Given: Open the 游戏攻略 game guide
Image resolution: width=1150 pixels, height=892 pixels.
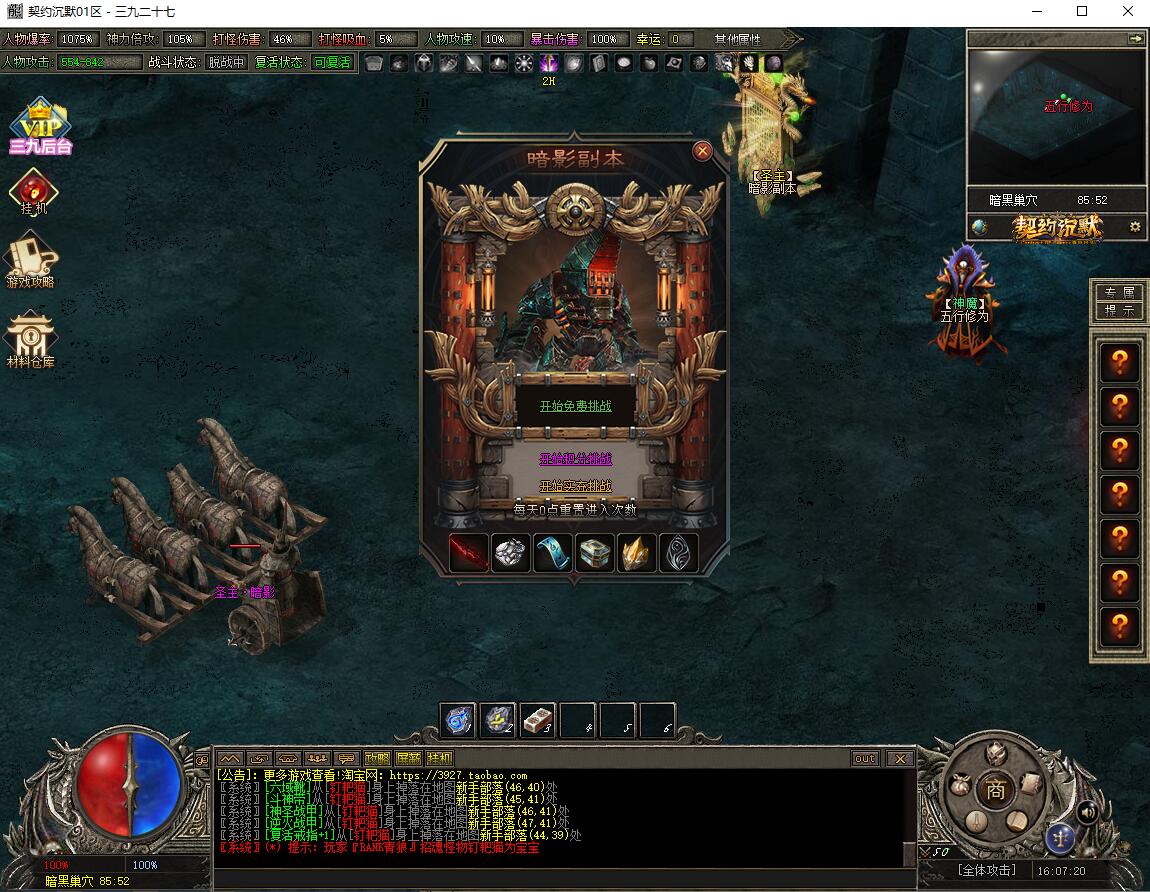Looking at the screenshot, I should [x=31, y=260].
